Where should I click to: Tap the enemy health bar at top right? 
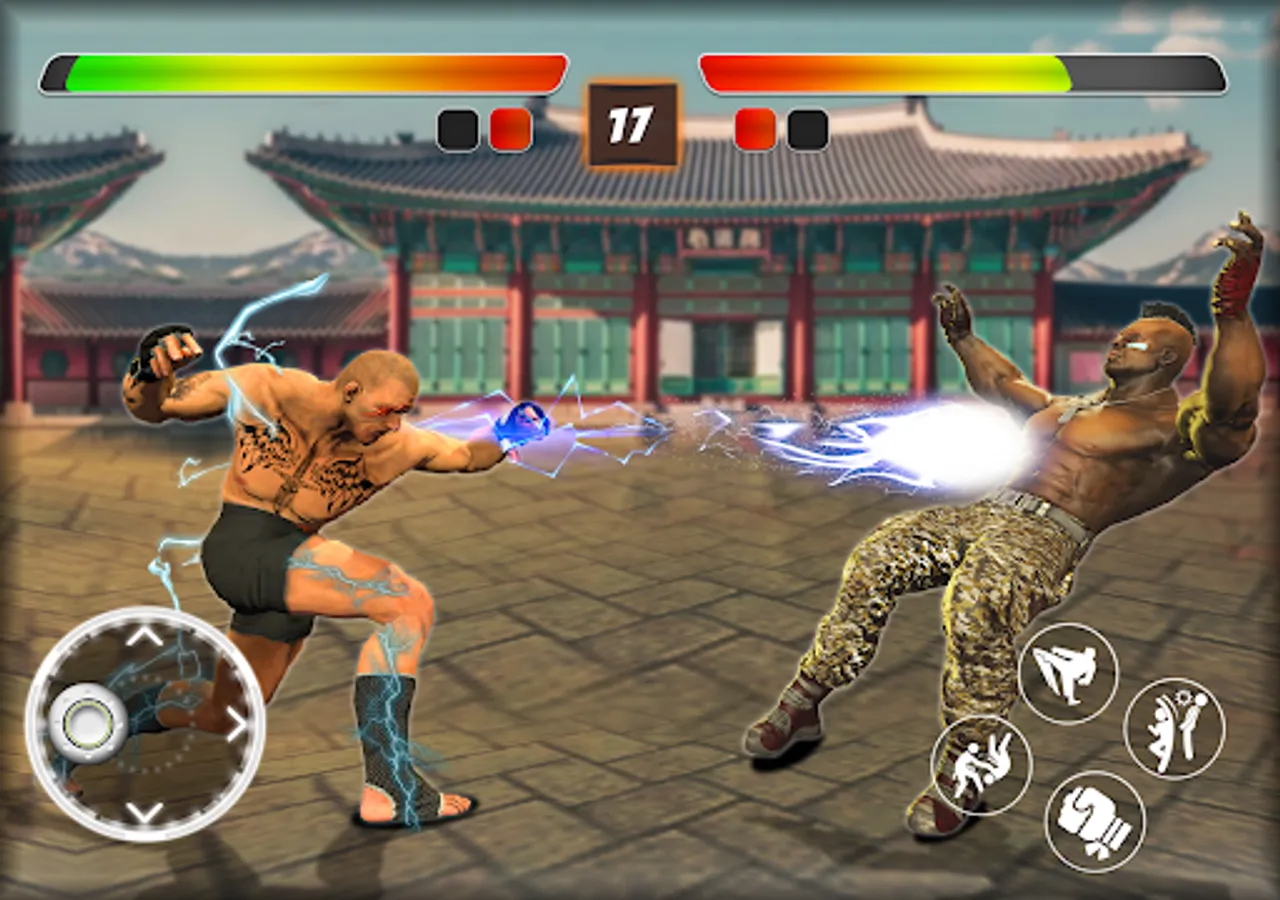(x=960, y=72)
